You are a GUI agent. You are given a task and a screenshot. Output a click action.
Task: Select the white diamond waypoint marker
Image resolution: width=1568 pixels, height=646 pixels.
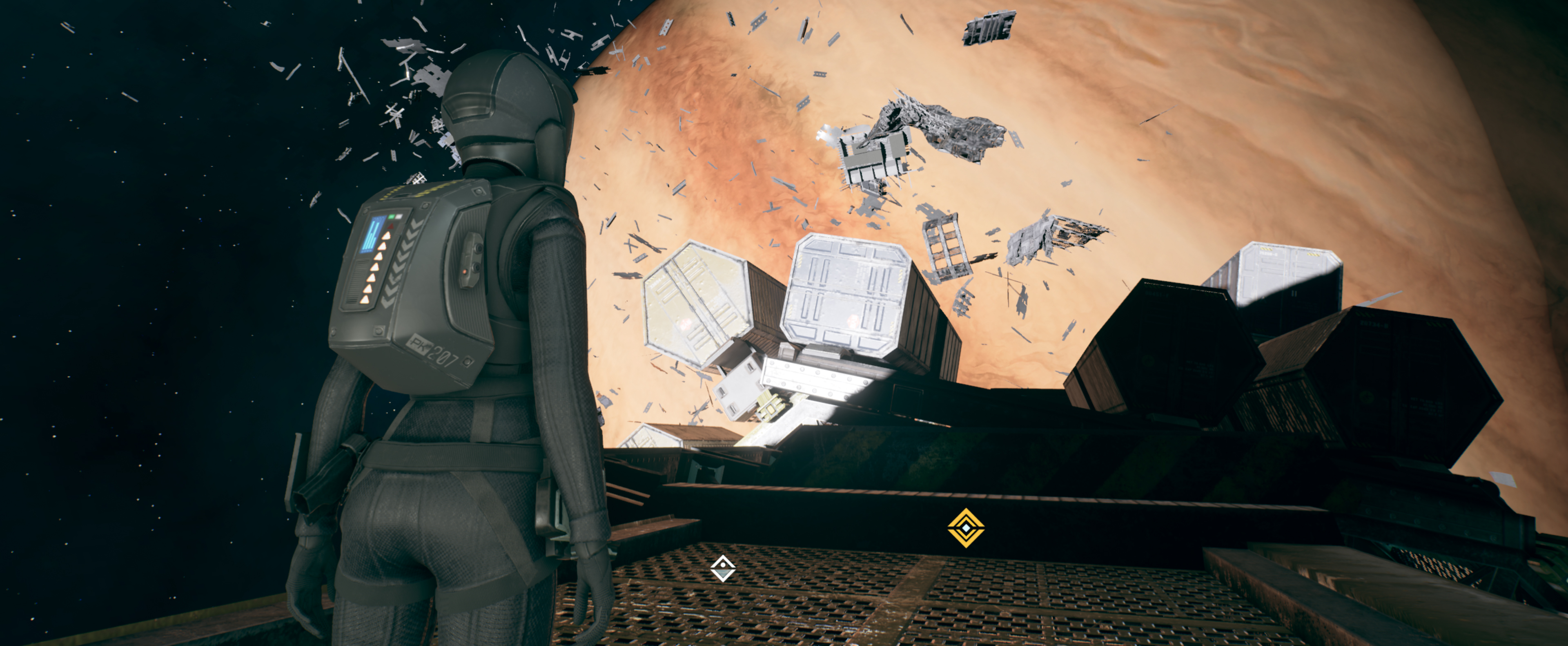click(x=722, y=569)
